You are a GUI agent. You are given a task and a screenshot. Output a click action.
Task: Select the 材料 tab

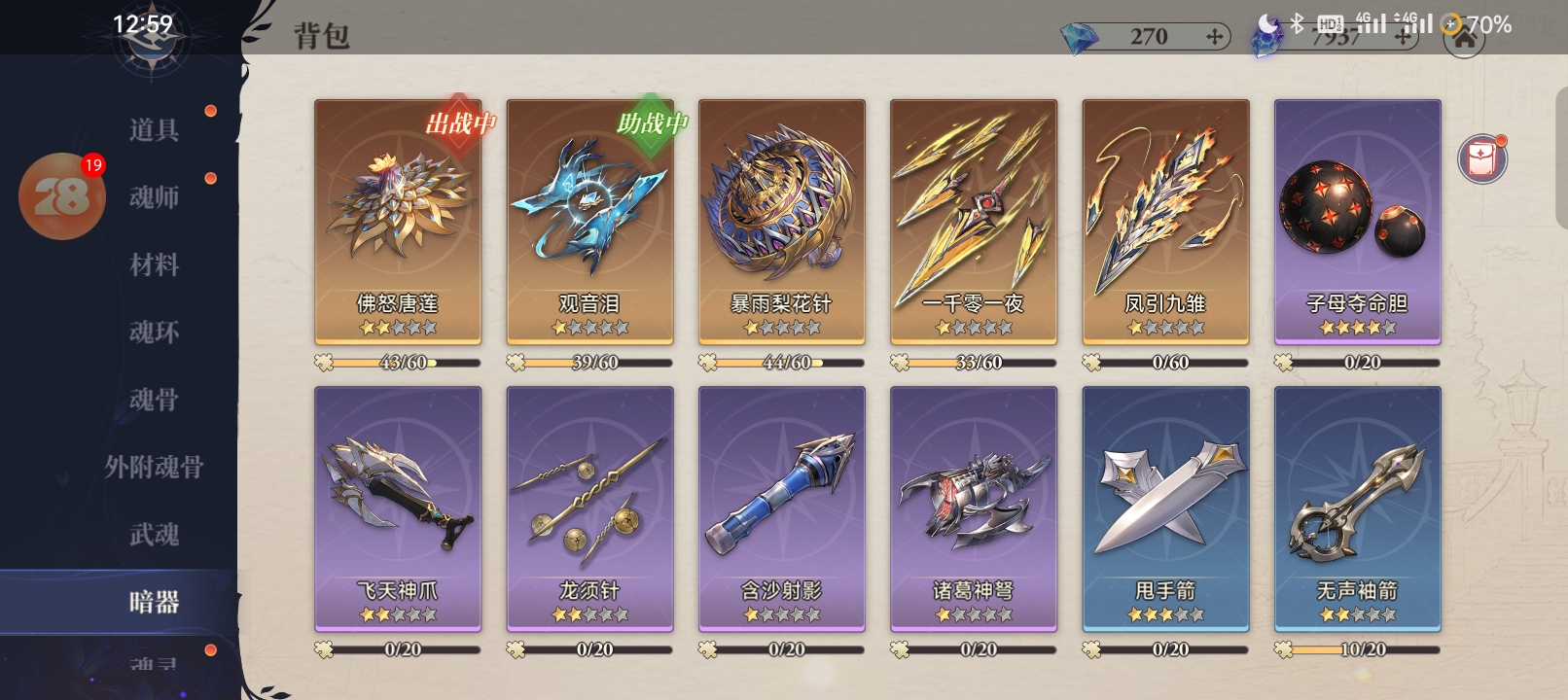154,264
